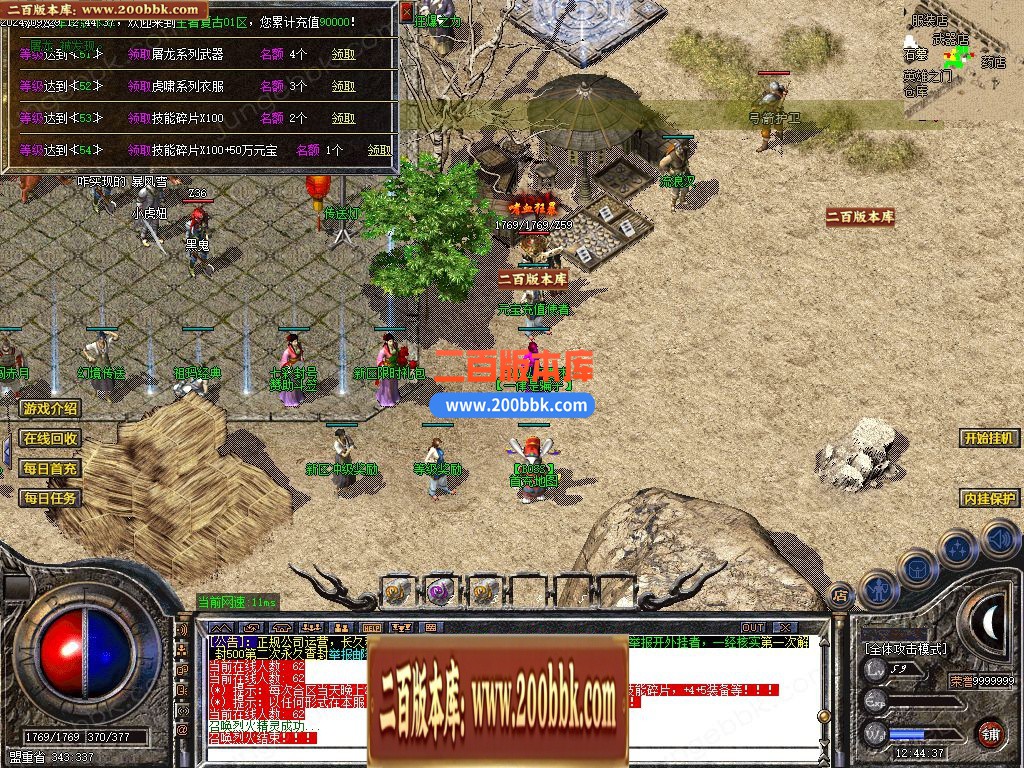
Task: Switch the 全体攻击模式 attack mode label
Action: (x=905, y=649)
